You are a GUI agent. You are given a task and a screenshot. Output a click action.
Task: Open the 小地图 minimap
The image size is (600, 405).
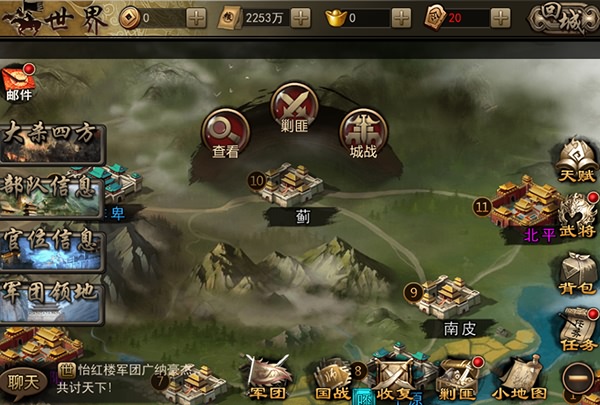coord(521,380)
